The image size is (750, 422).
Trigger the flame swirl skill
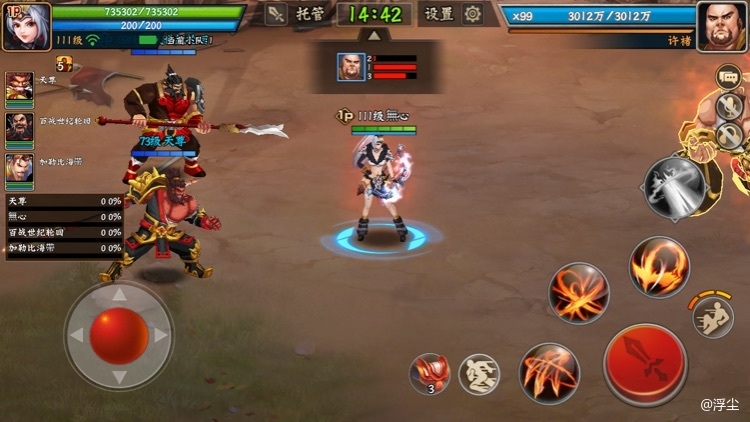click(659, 267)
